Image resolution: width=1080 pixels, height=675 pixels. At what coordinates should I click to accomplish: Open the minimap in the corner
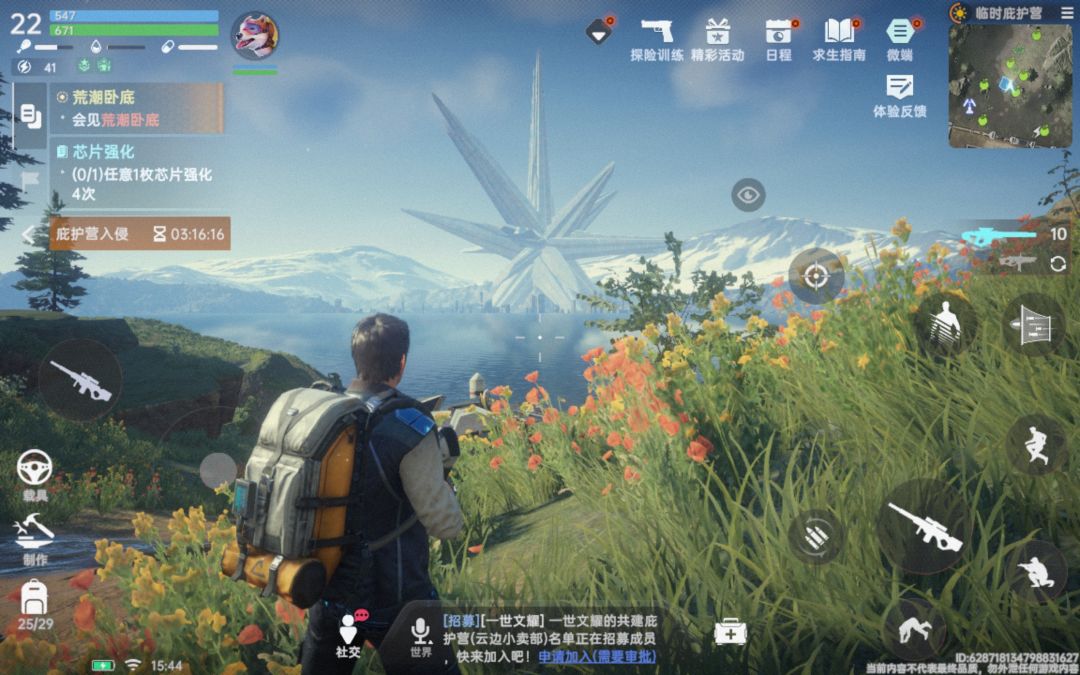[x=1010, y=86]
